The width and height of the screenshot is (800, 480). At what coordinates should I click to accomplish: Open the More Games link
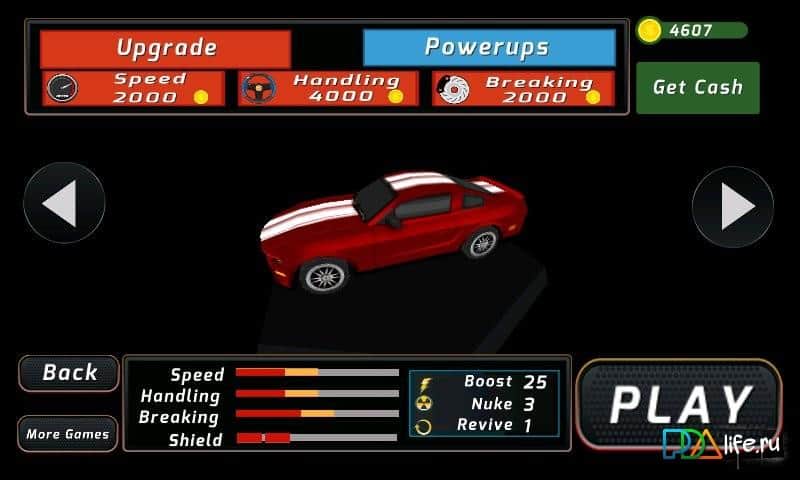(x=68, y=434)
